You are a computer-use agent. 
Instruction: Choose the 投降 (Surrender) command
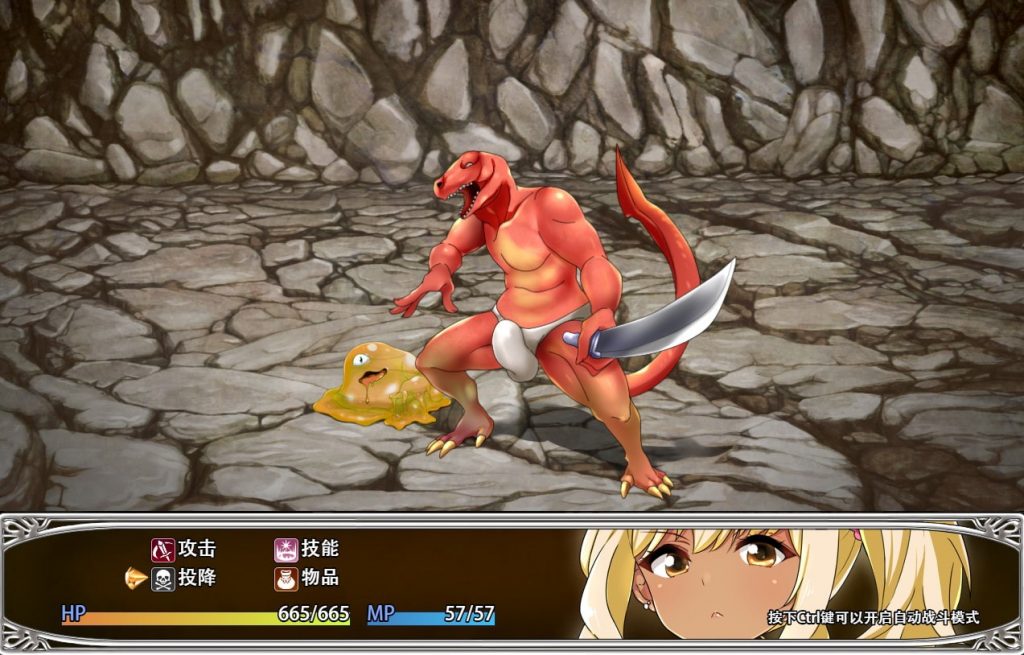pos(185,578)
